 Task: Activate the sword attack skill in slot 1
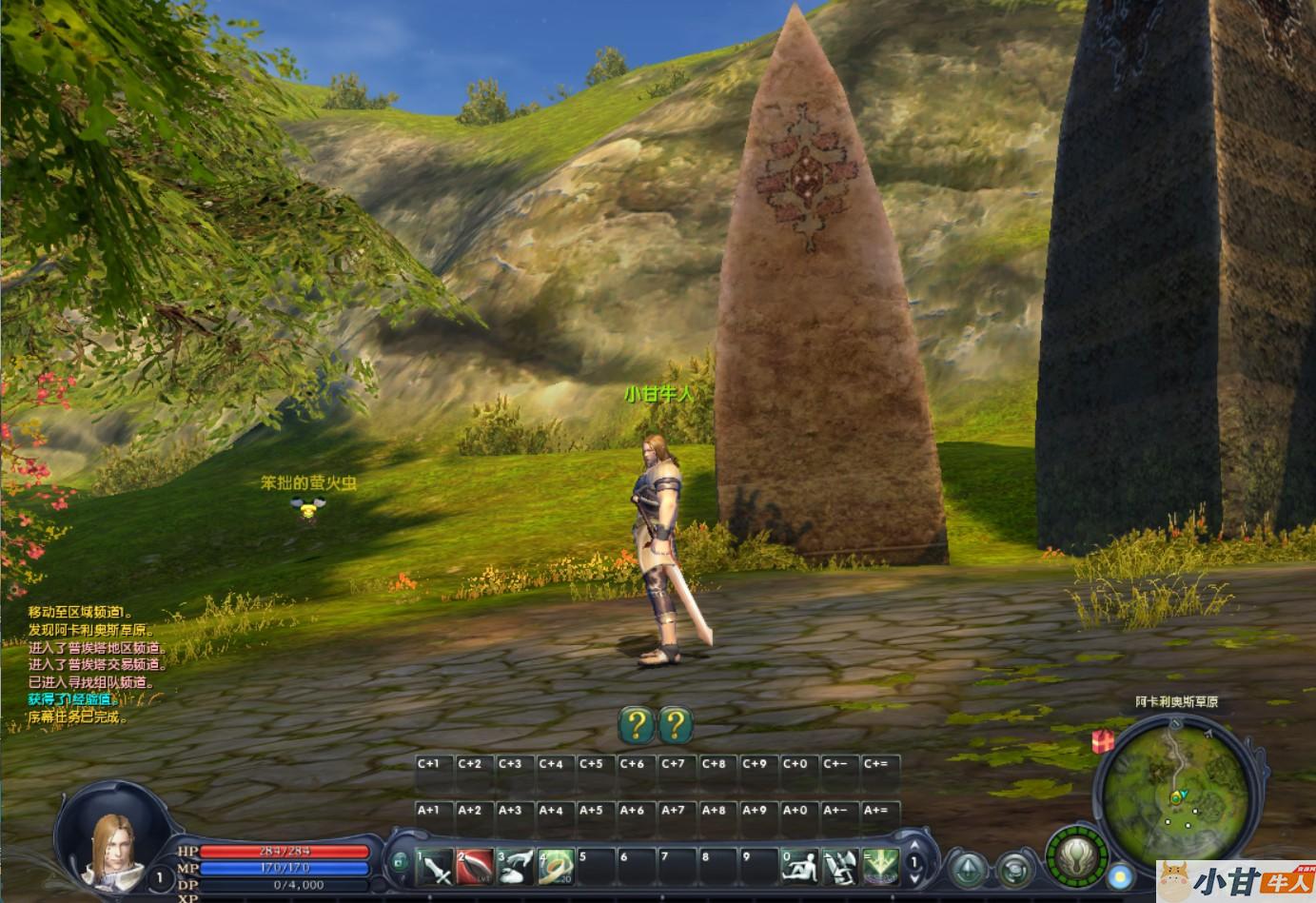[x=434, y=867]
